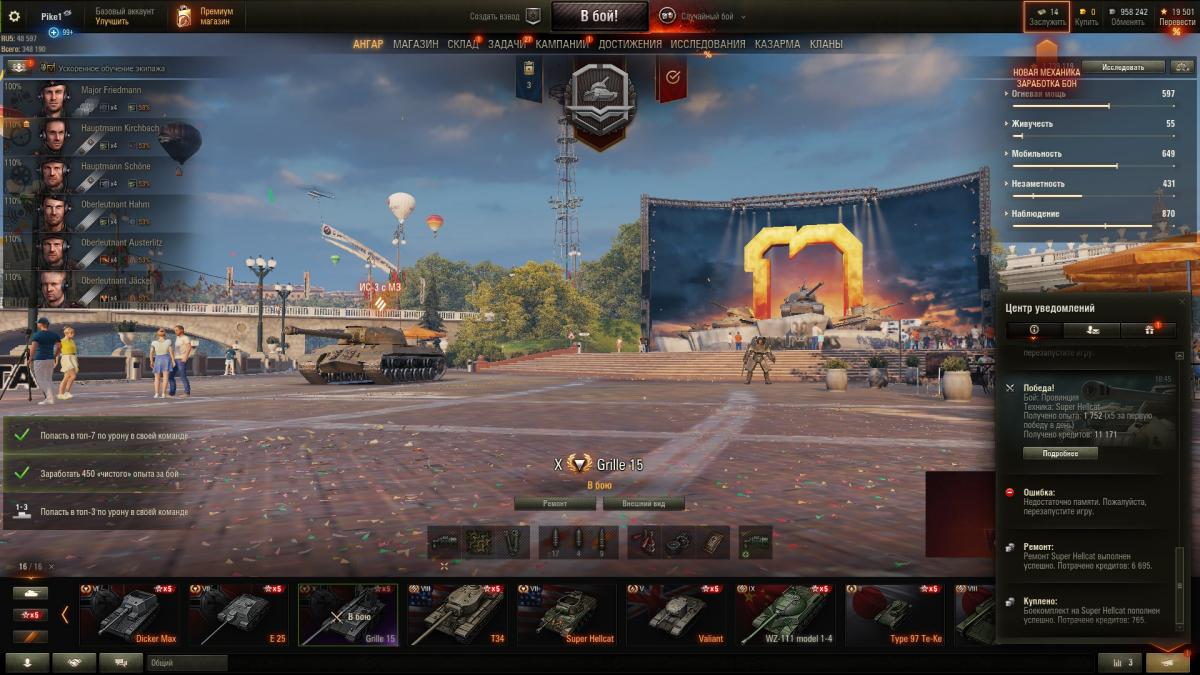Open the КАЗАРМА tab
Viewport: 1200px width, 675px height.
pos(777,44)
